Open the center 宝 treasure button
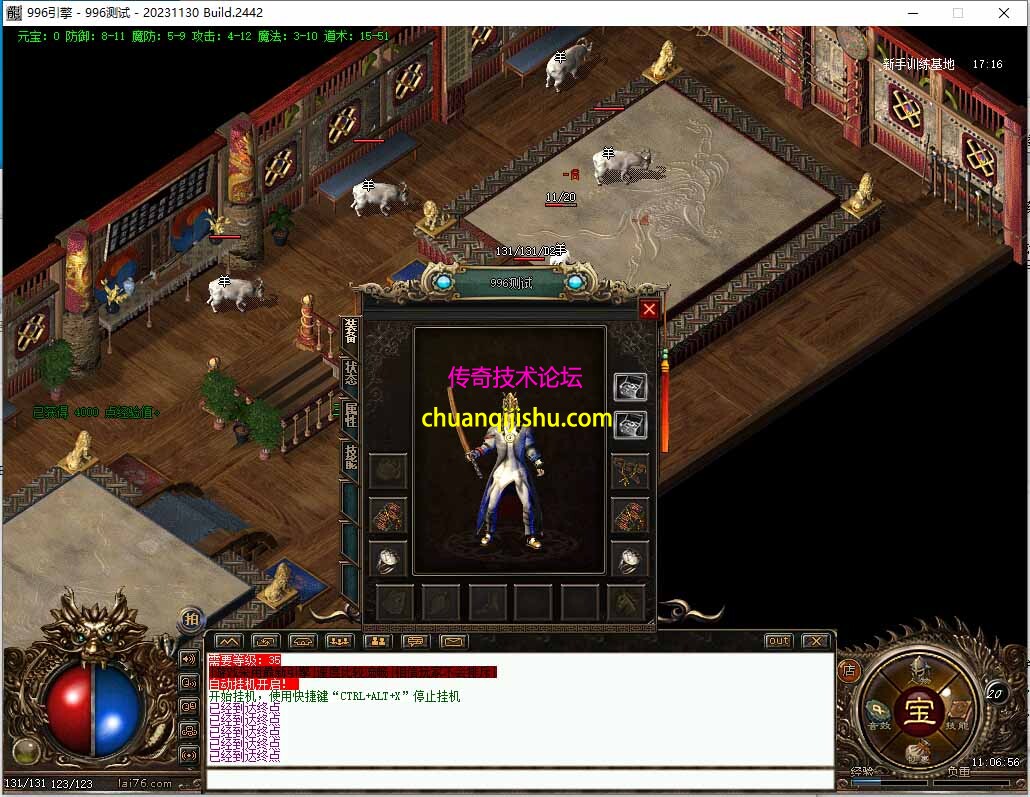The height and width of the screenshot is (797, 1030). [x=919, y=709]
